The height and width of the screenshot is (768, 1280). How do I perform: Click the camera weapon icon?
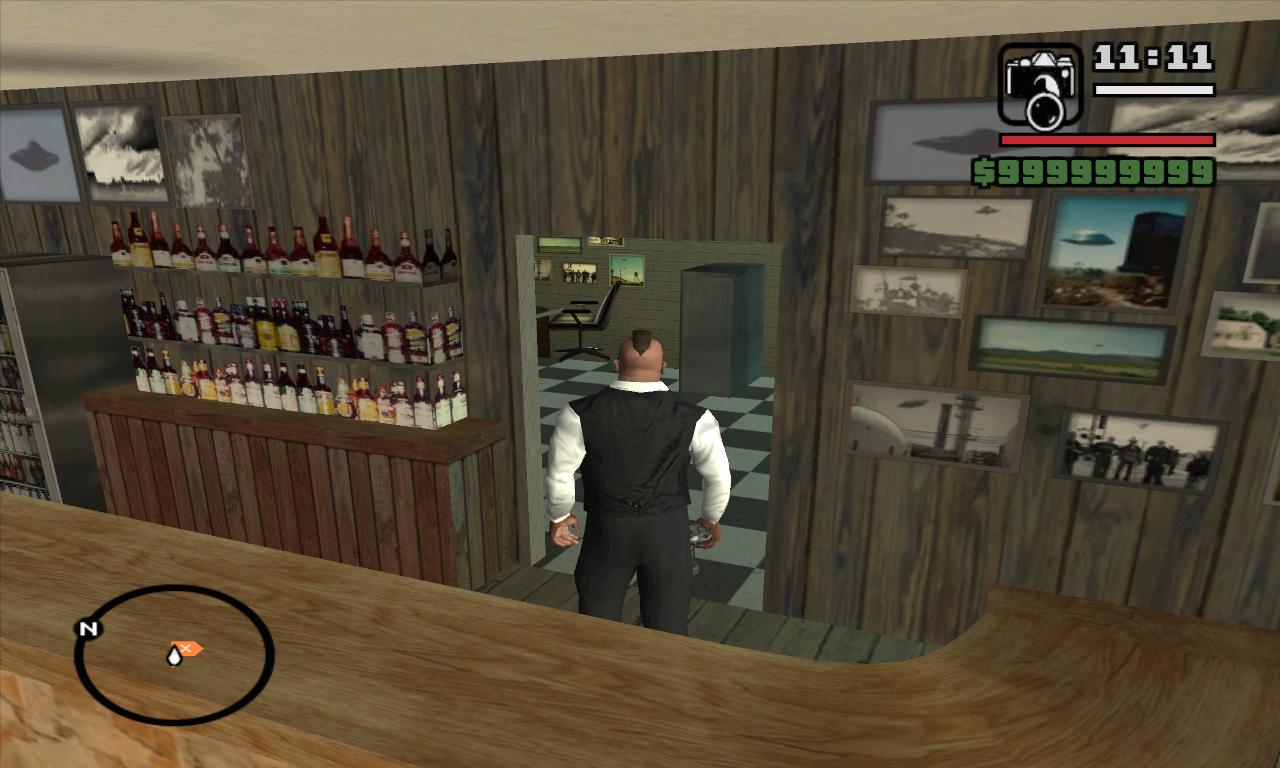pos(1040,86)
